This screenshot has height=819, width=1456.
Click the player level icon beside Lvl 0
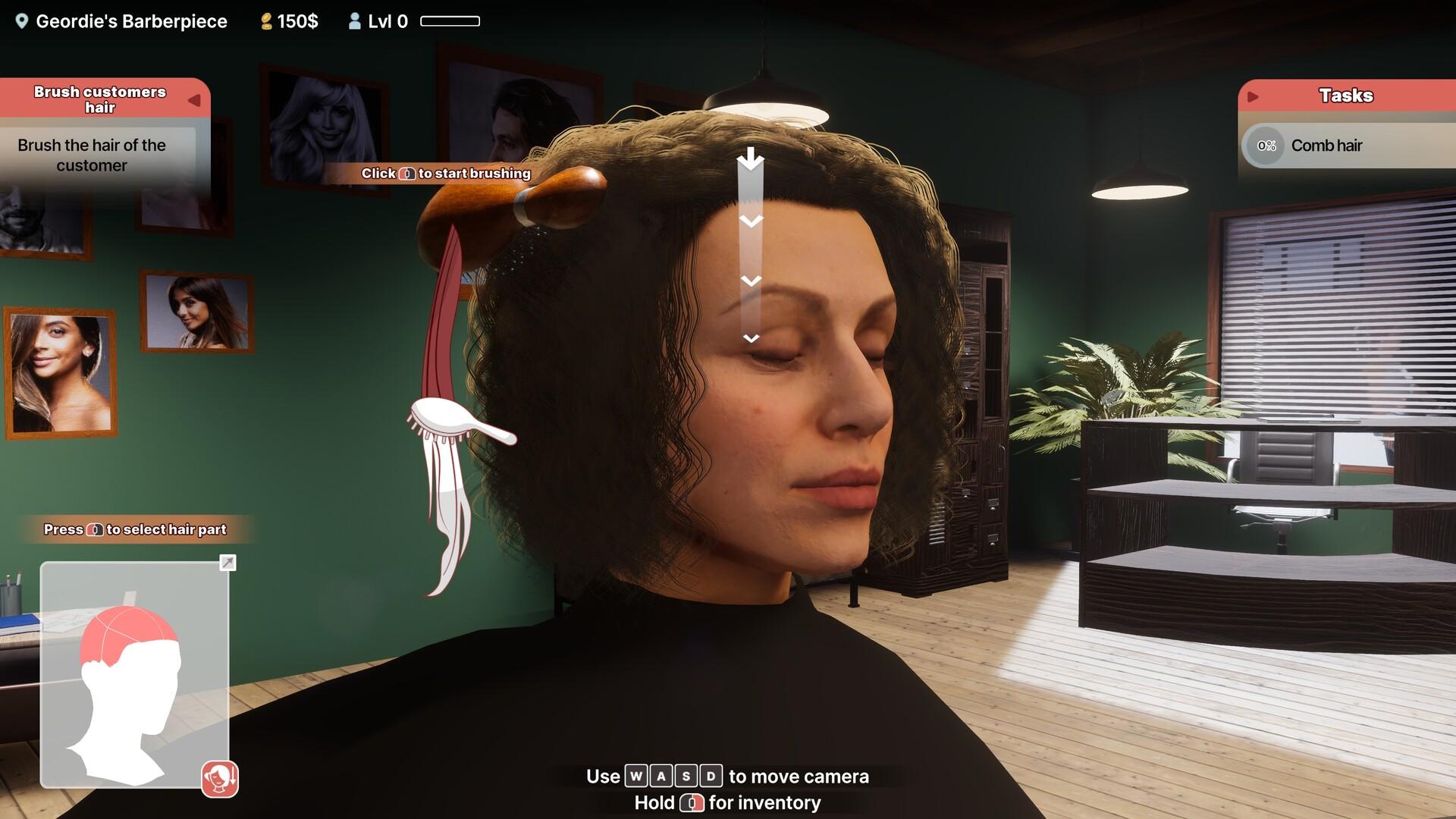[353, 20]
